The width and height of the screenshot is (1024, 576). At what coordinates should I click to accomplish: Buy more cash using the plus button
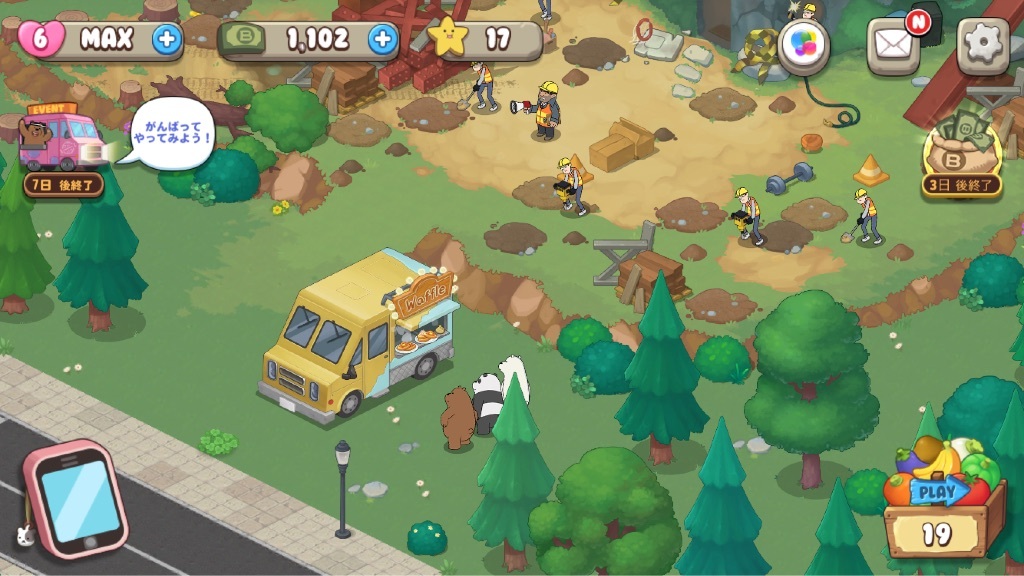pos(382,40)
